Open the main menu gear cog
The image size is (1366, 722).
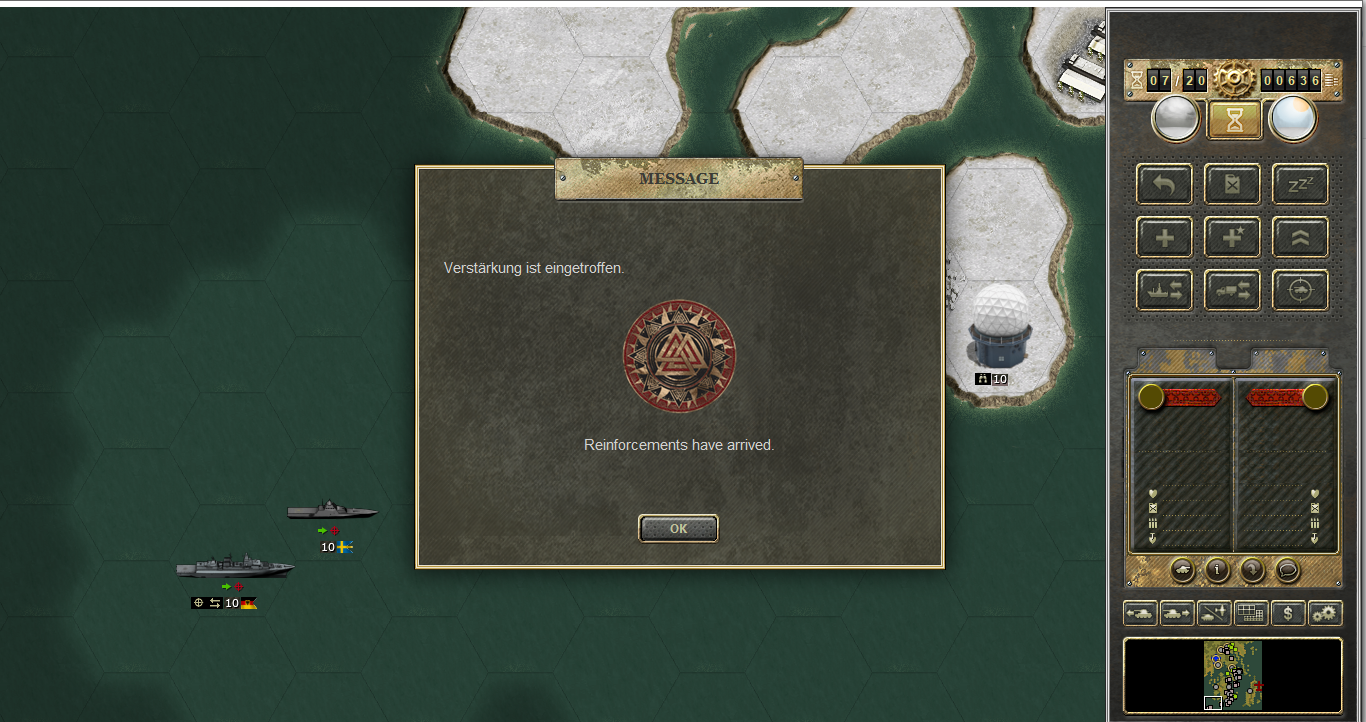pyautogui.click(x=1232, y=79)
